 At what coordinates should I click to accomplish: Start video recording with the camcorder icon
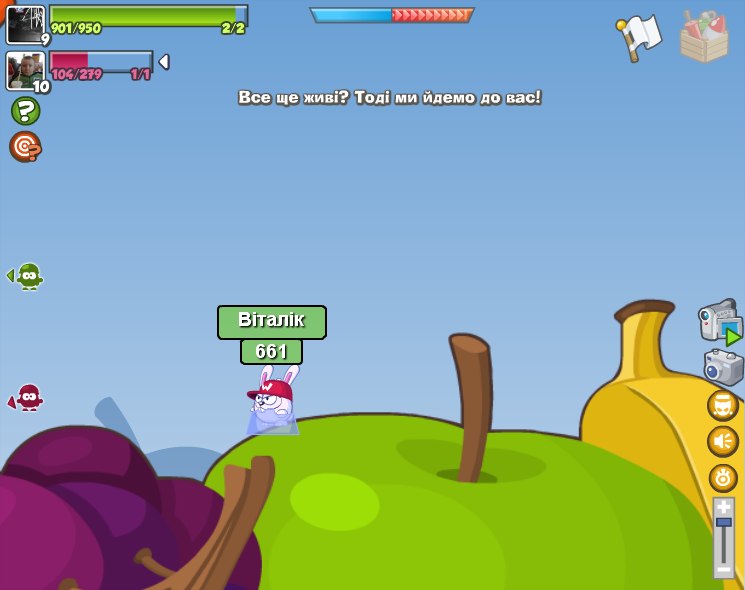point(720,322)
